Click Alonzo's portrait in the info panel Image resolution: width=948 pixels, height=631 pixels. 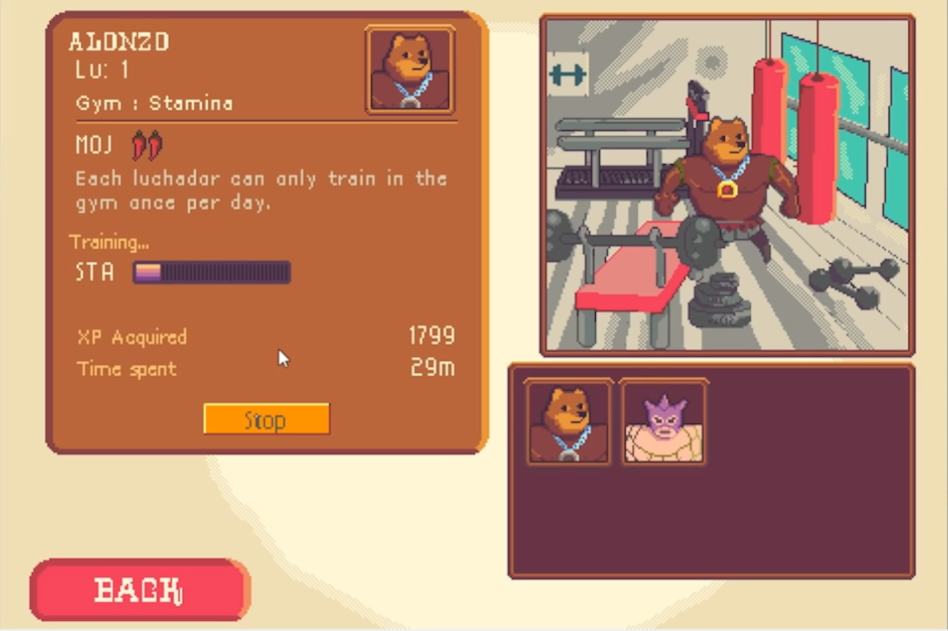410,70
